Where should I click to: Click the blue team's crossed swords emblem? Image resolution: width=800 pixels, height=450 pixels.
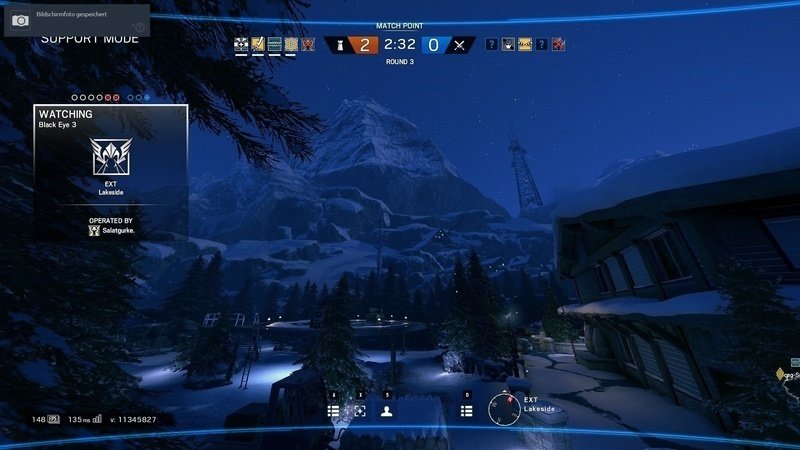coord(459,45)
